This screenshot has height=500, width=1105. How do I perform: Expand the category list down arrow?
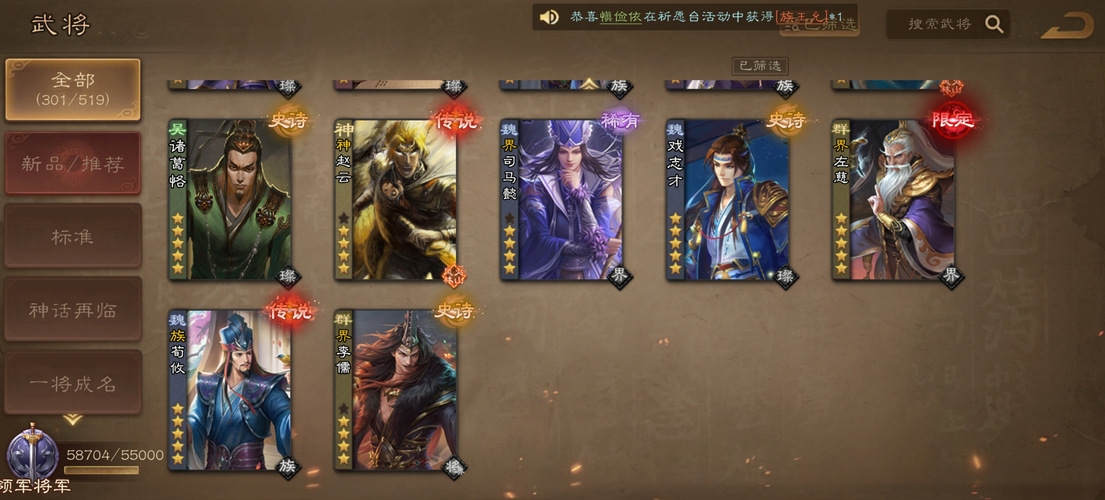tap(72, 419)
